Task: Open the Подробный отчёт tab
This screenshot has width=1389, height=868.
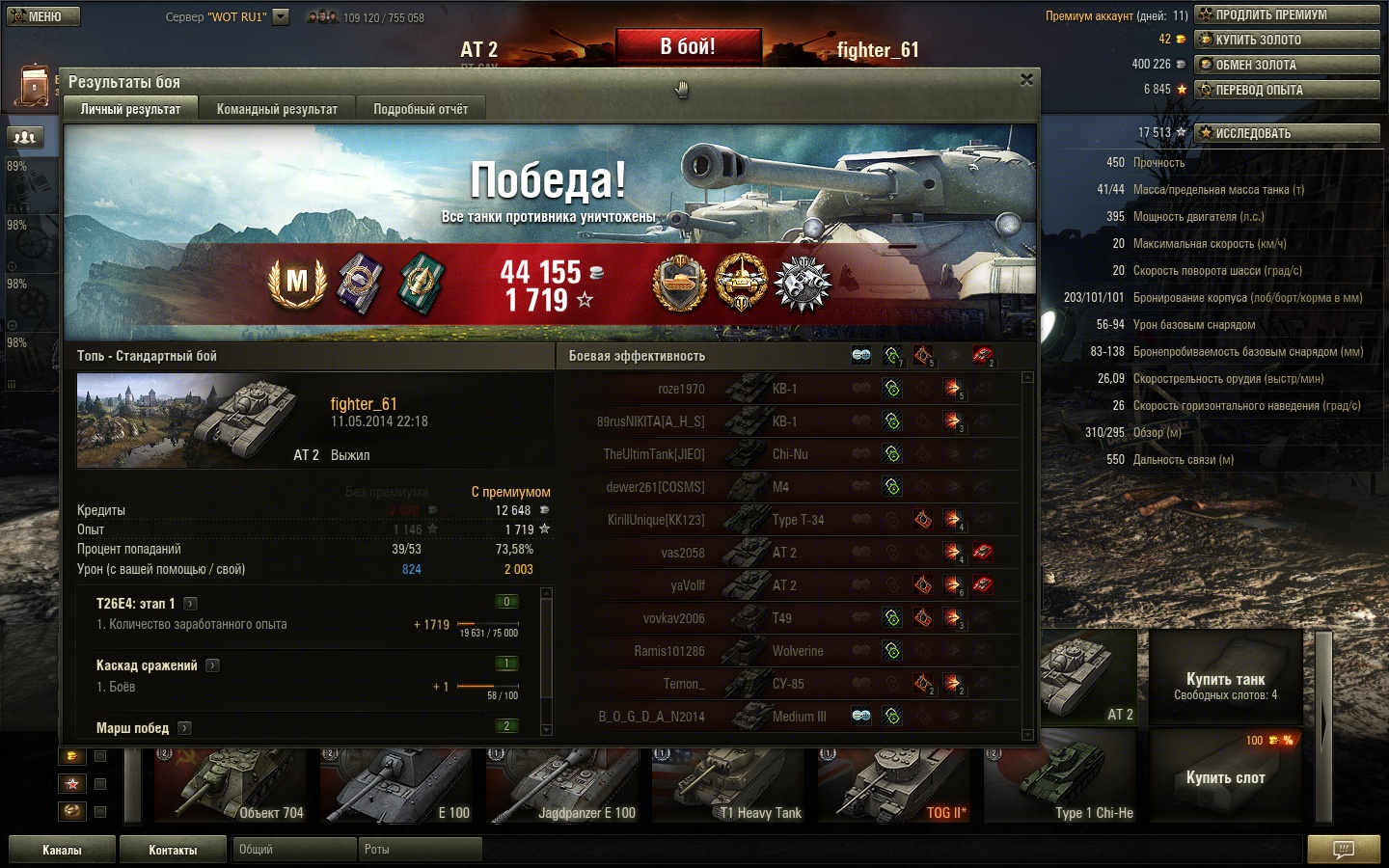Action: click(x=421, y=109)
